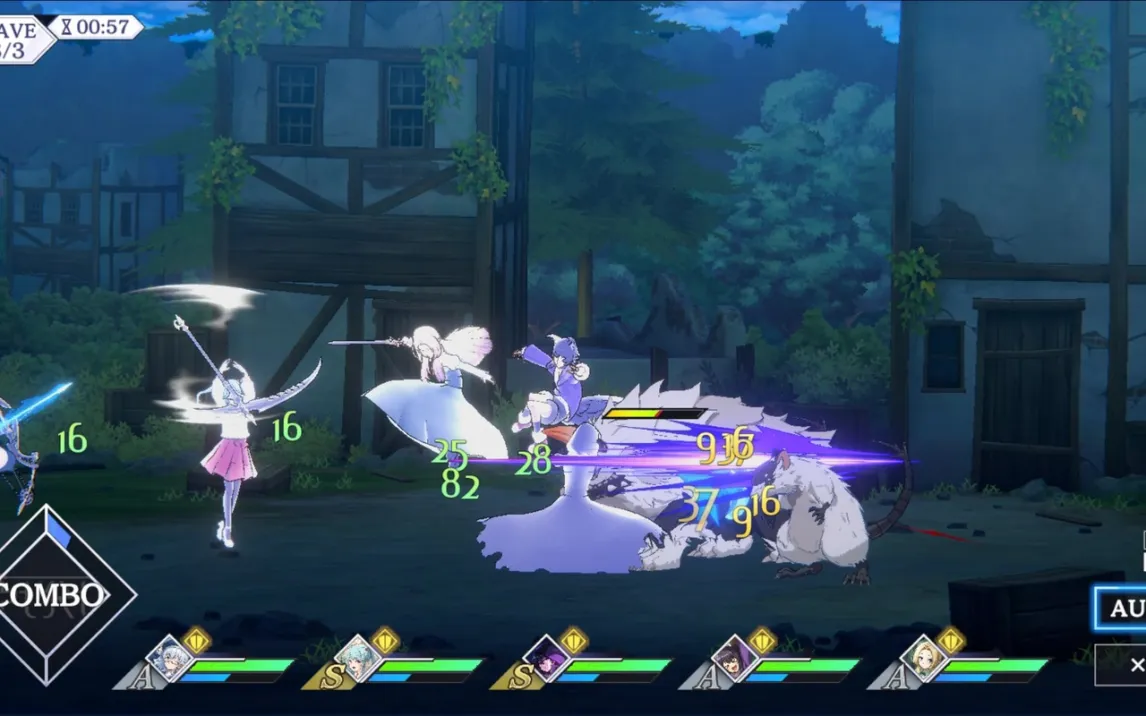Screen dimensions: 1146x716
Task: Pick the brown-haired witch-hat character portrait
Action: pyautogui.click(x=735, y=658)
